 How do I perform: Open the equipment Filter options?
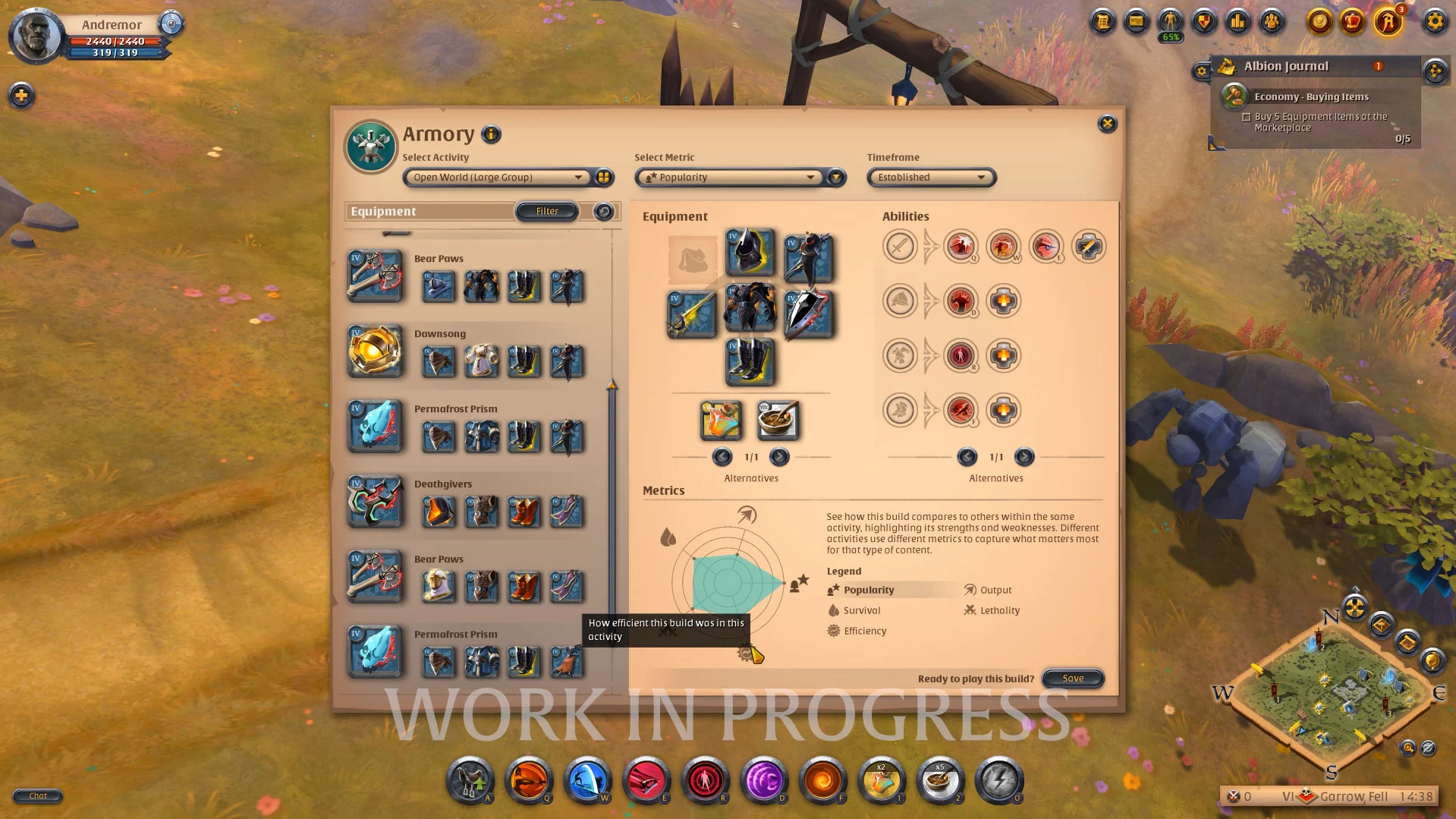(x=546, y=210)
